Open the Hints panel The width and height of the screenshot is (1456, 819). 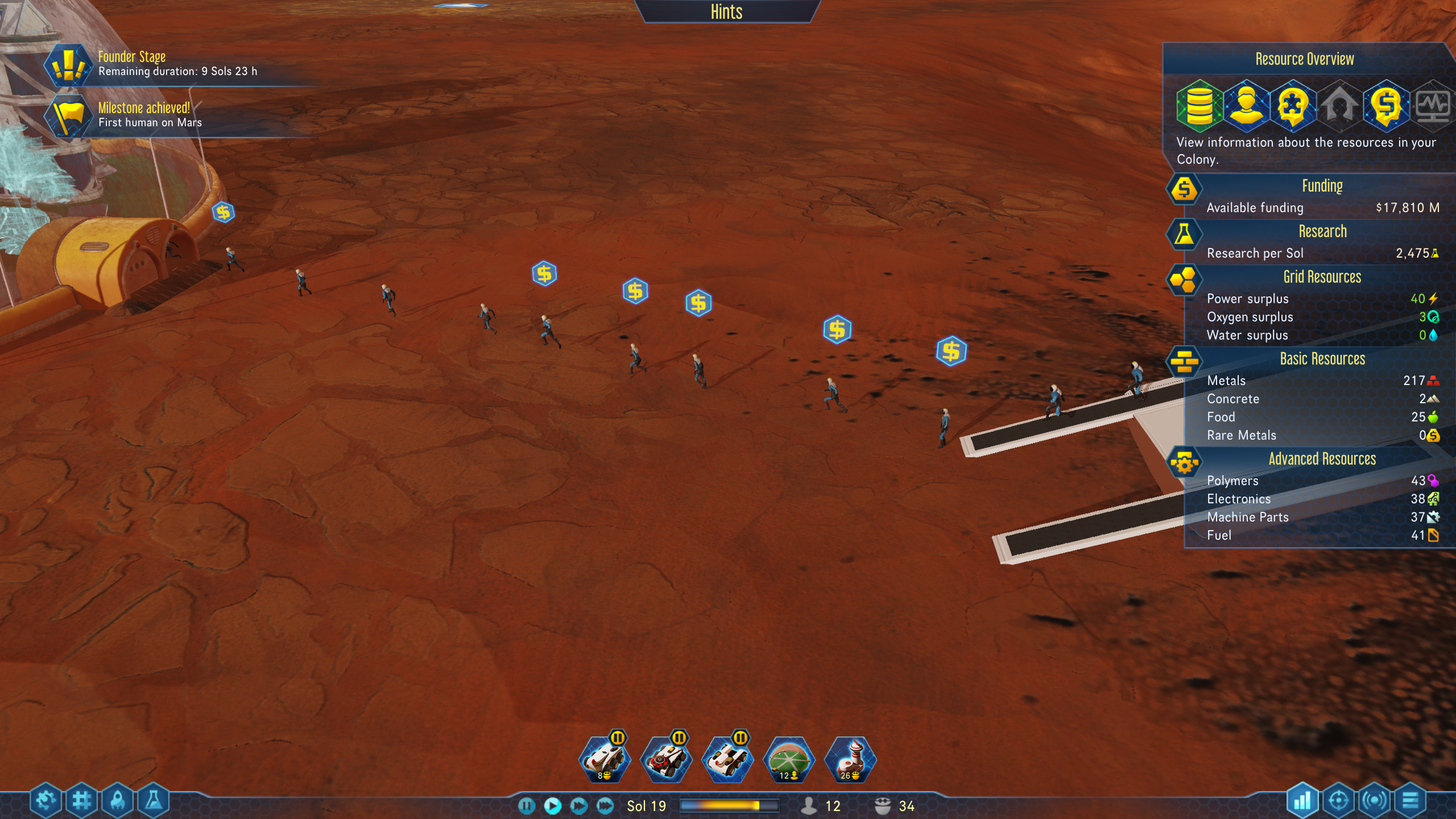(726, 11)
